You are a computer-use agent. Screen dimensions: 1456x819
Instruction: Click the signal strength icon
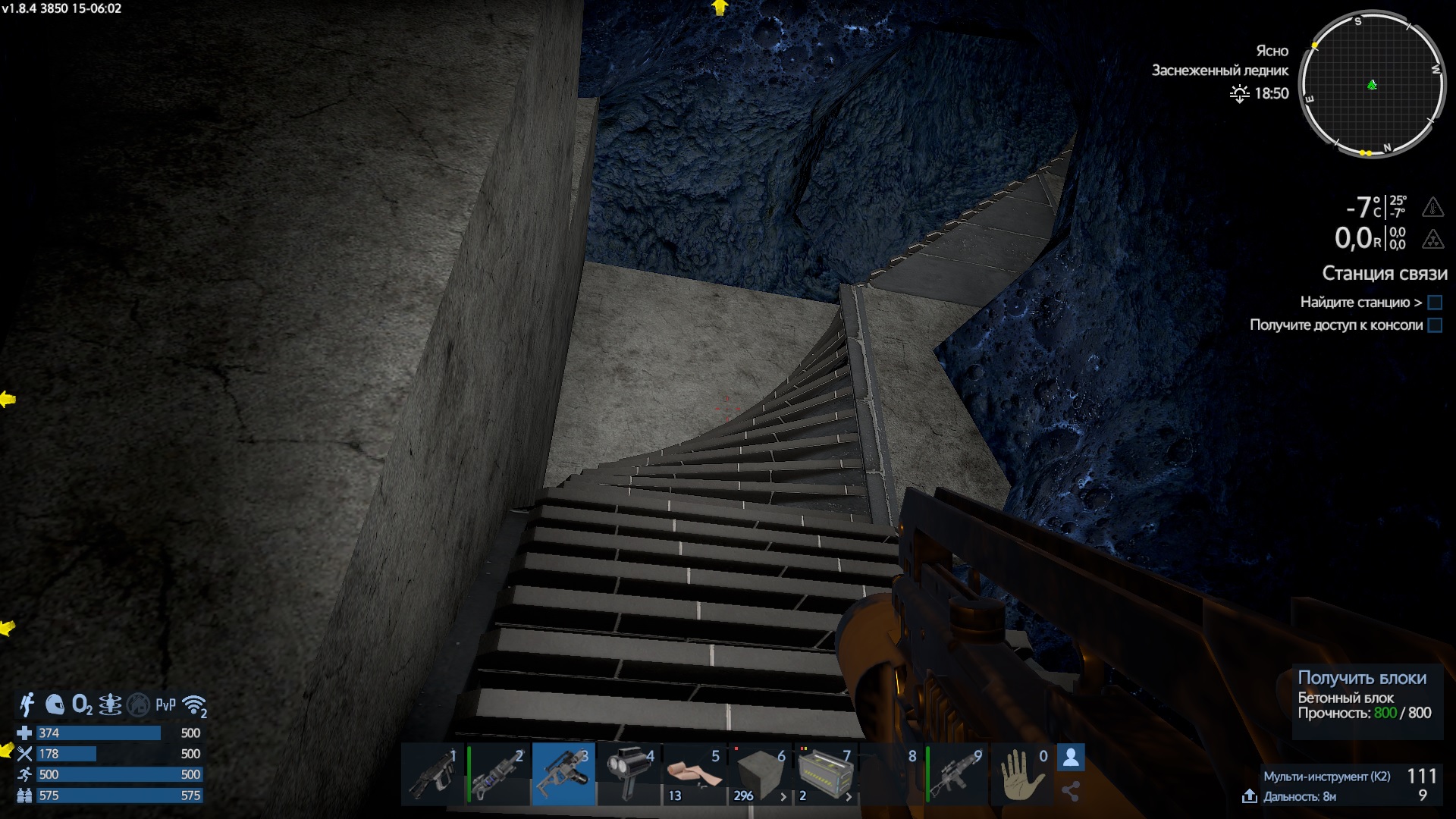tap(195, 706)
